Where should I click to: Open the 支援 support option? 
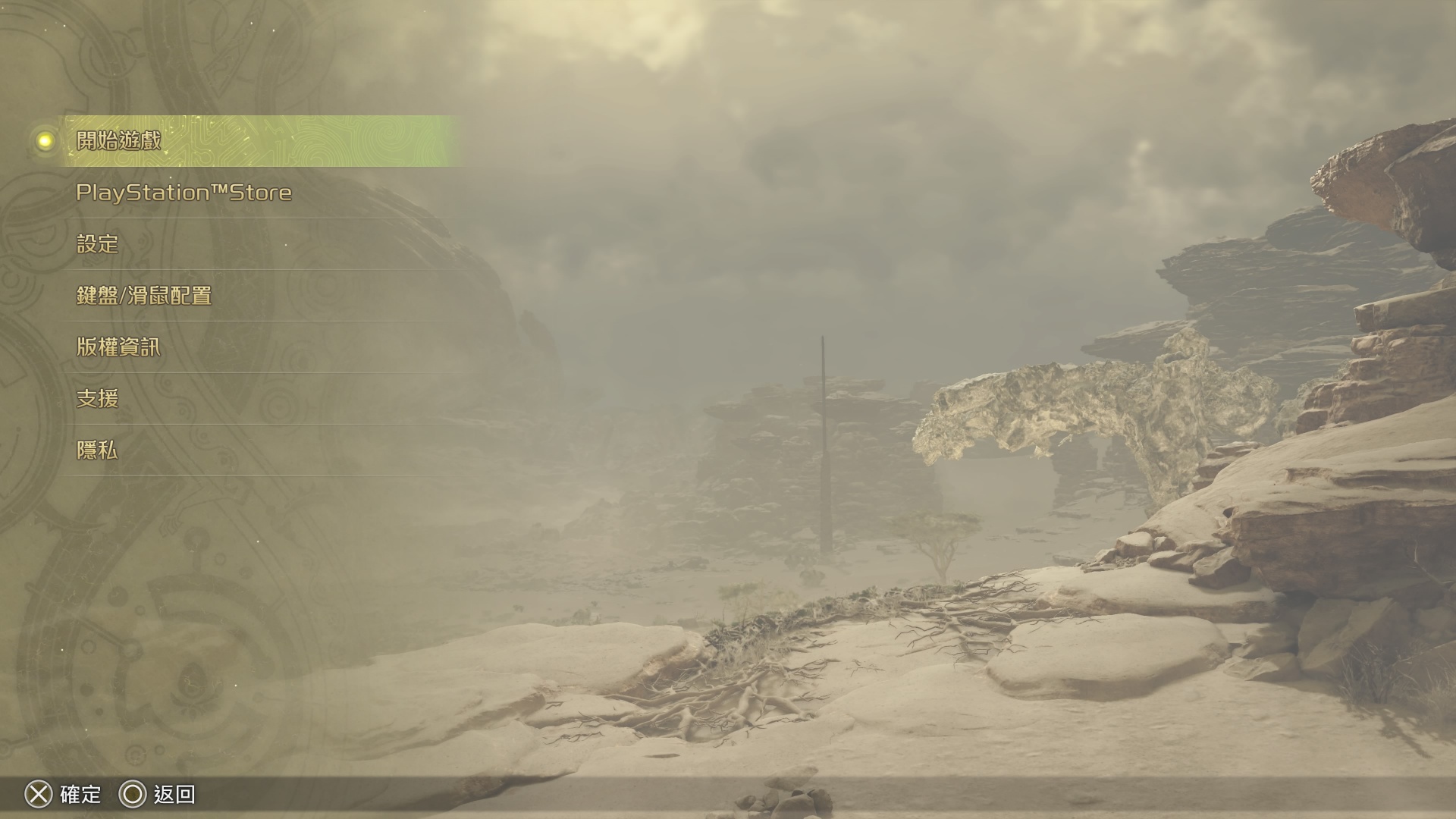[x=98, y=399]
